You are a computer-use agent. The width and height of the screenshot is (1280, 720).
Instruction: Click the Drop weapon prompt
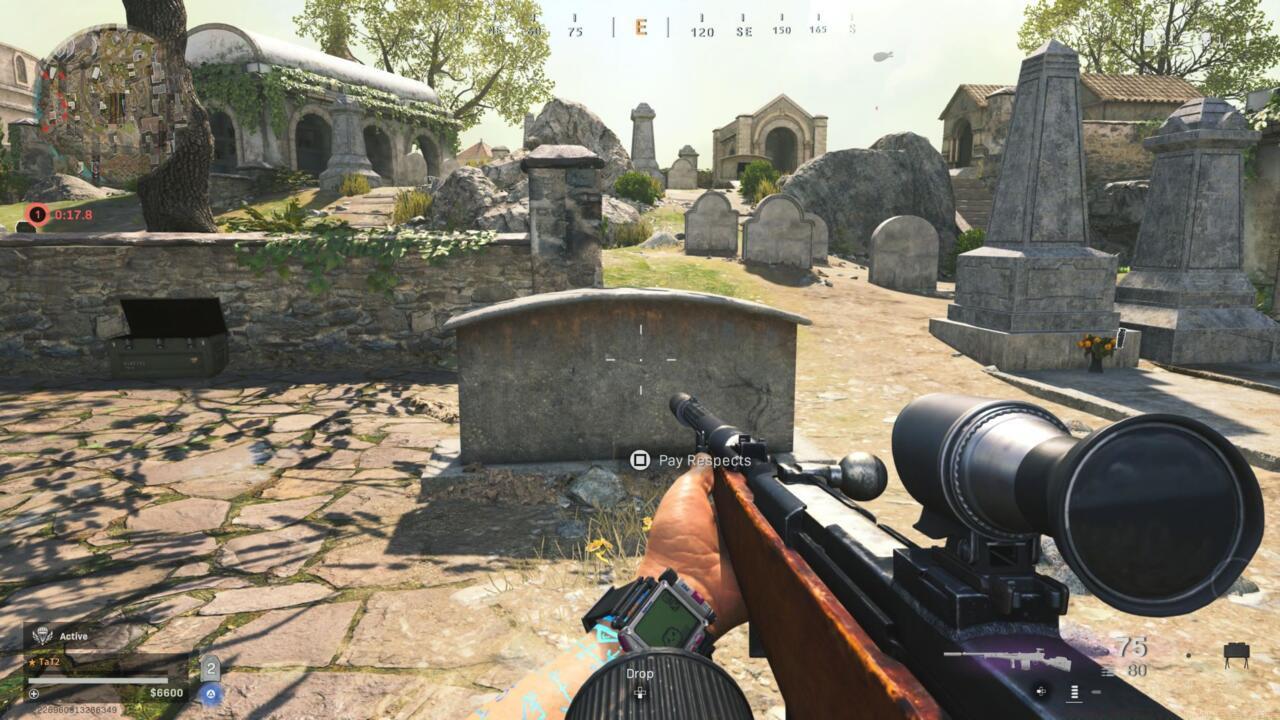(x=640, y=674)
